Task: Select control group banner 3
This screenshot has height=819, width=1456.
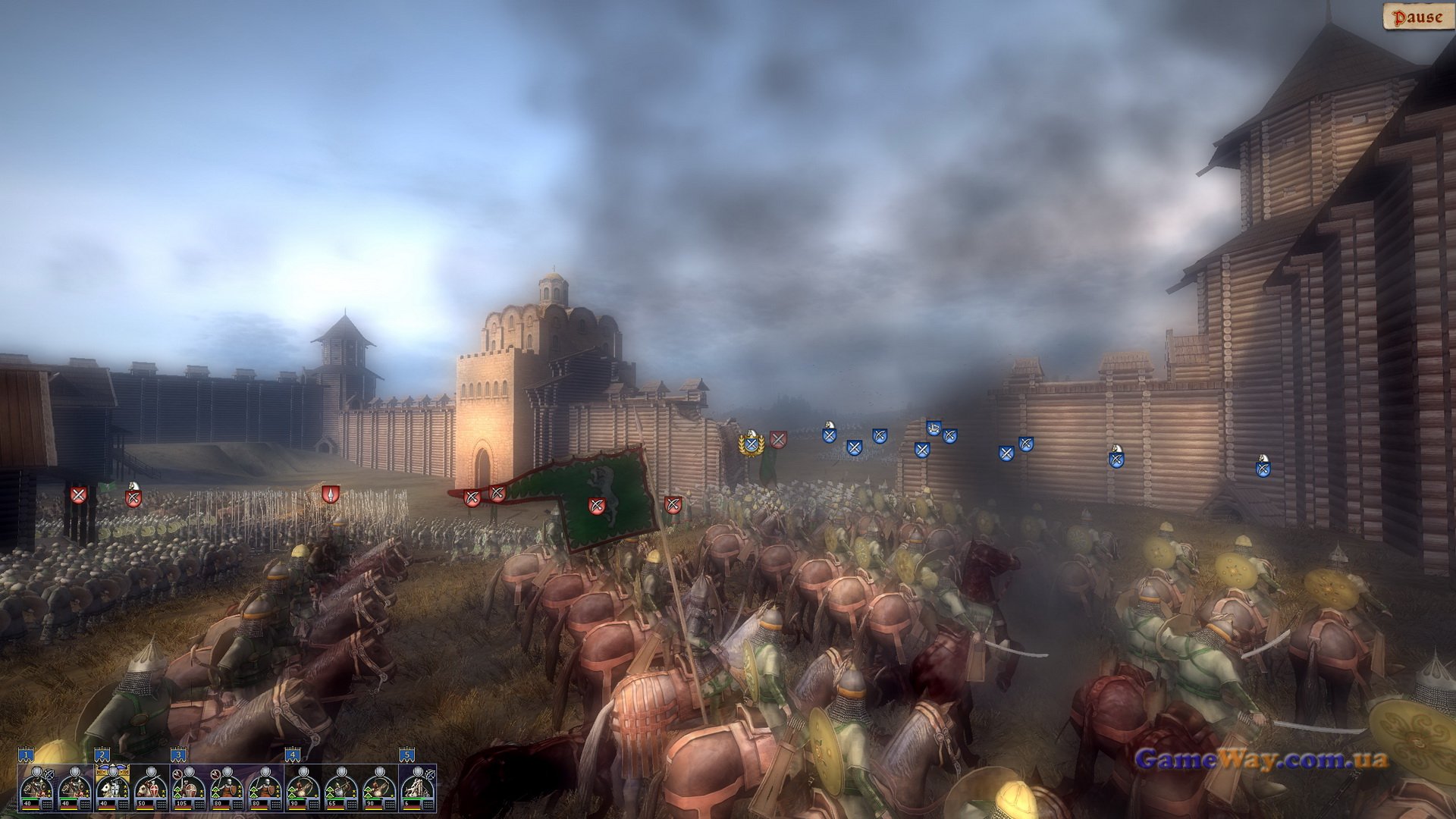Action: tap(178, 755)
